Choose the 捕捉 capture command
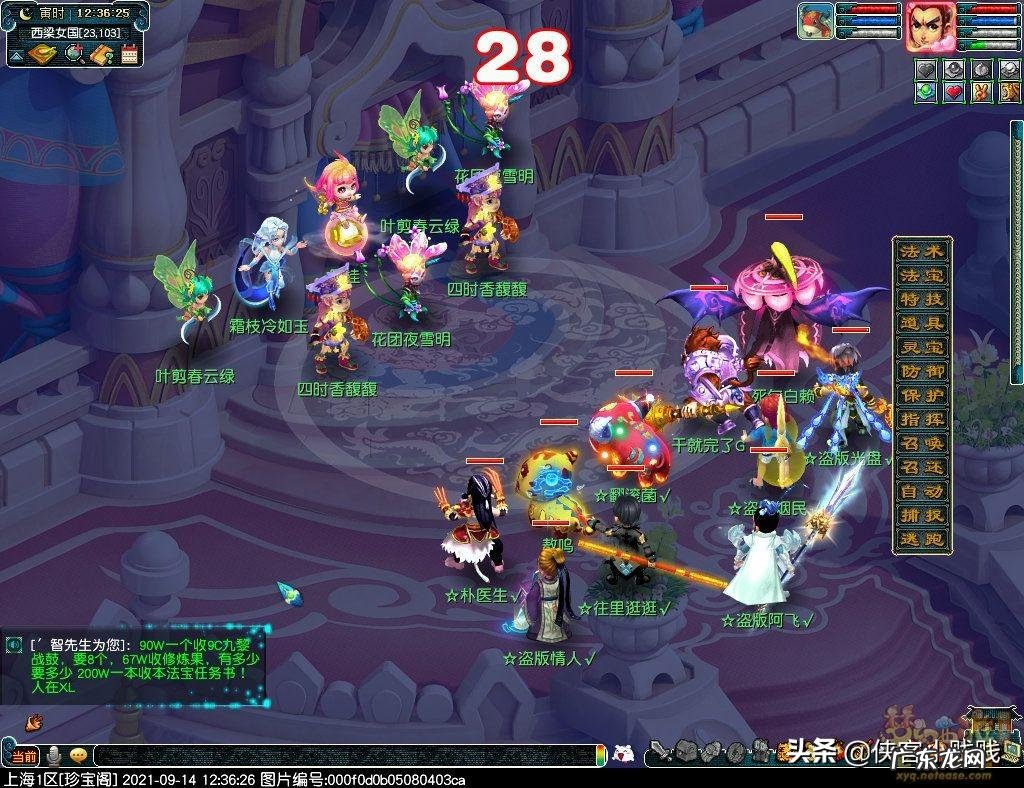1024x788 pixels. pos(921,515)
